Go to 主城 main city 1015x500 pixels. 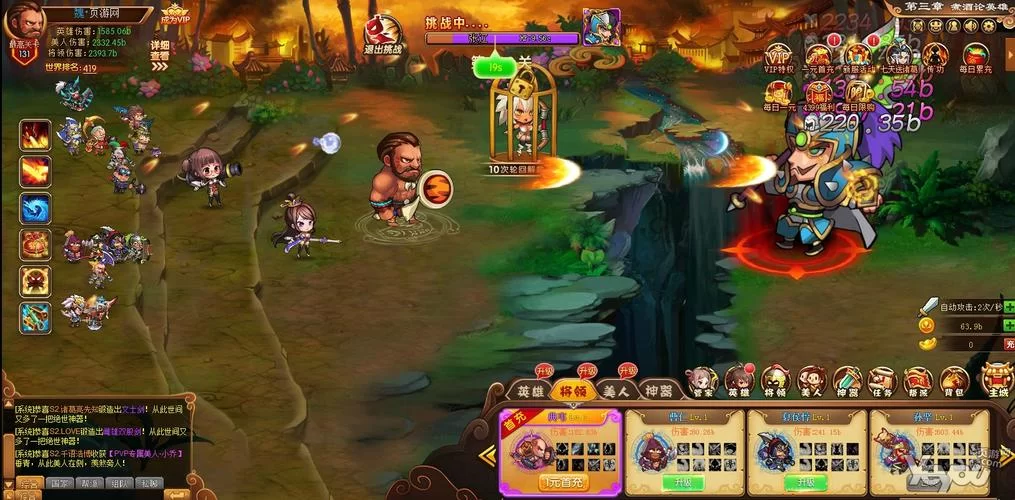coord(995,378)
